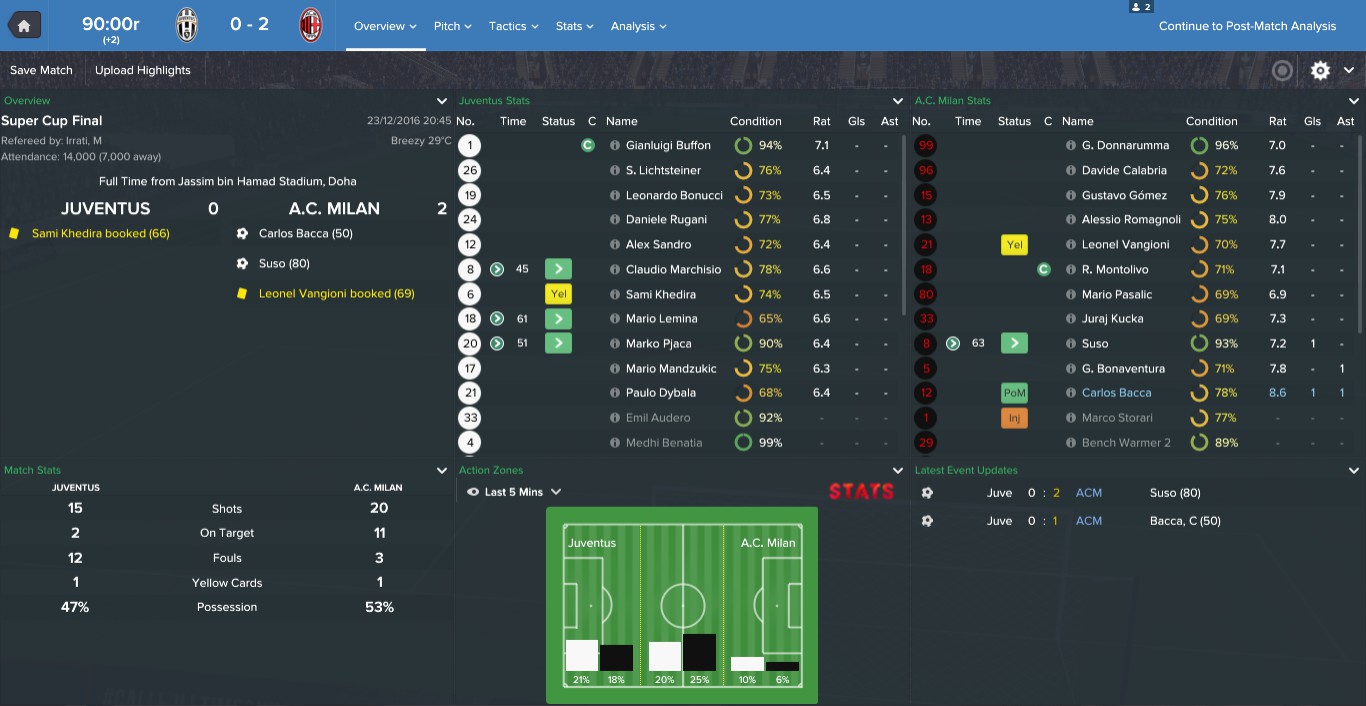
Task: Open the Stats menu
Action: (x=574, y=26)
